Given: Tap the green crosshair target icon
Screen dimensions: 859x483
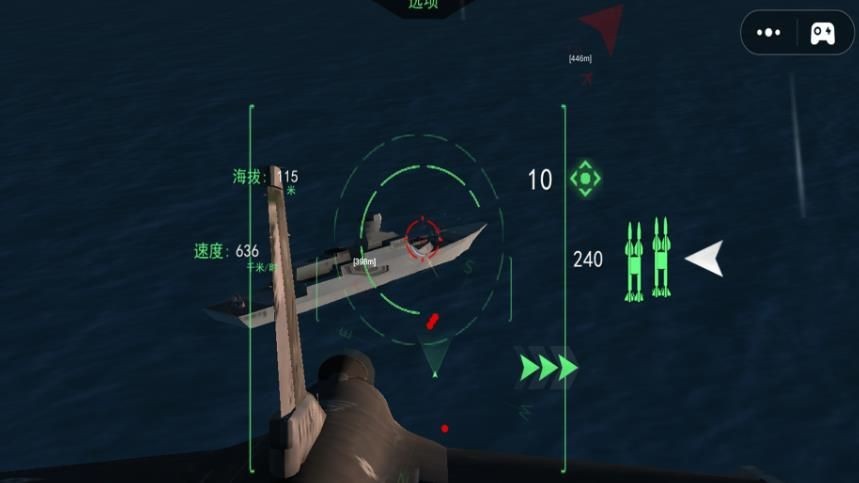Looking at the screenshot, I should pyautogui.click(x=585, y=179).
